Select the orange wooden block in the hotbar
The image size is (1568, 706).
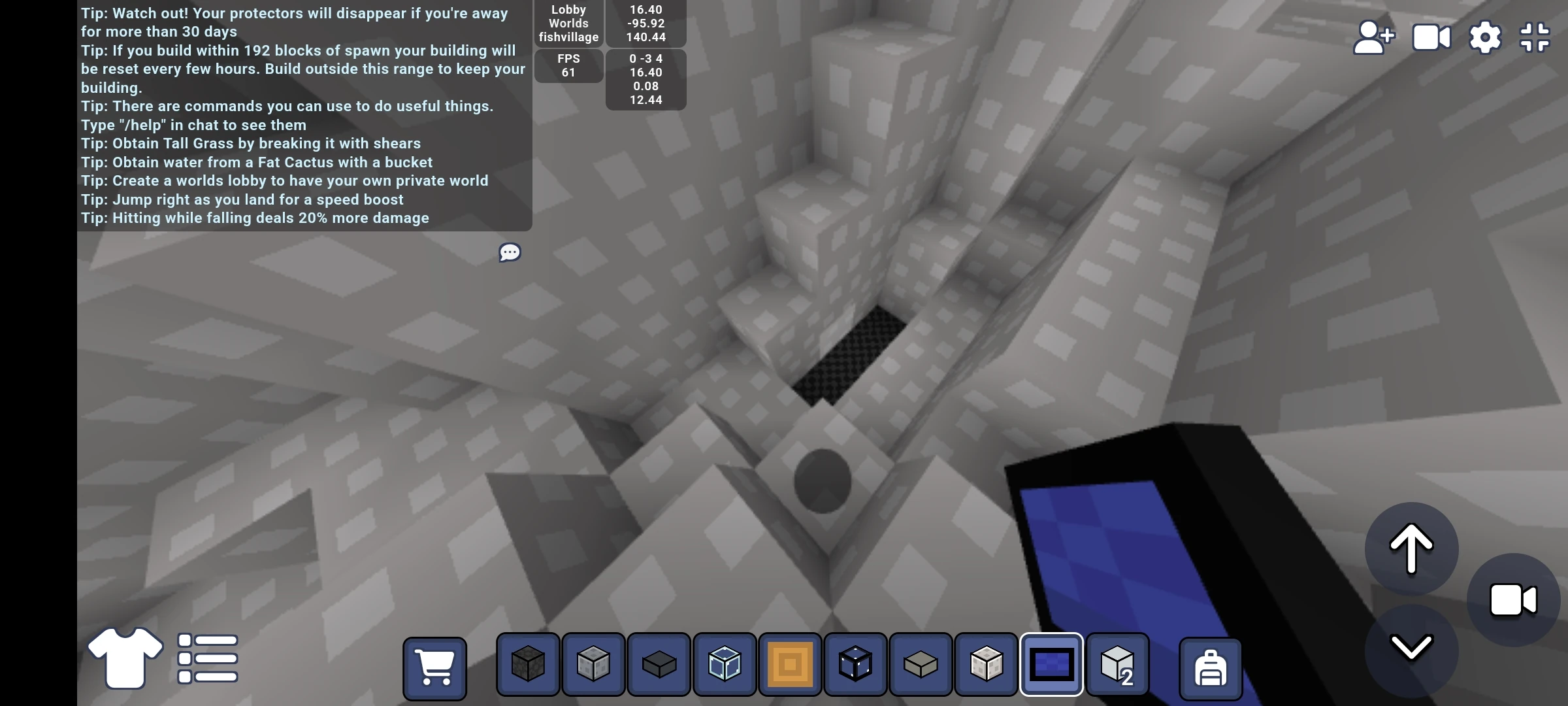tap(790, 665)
